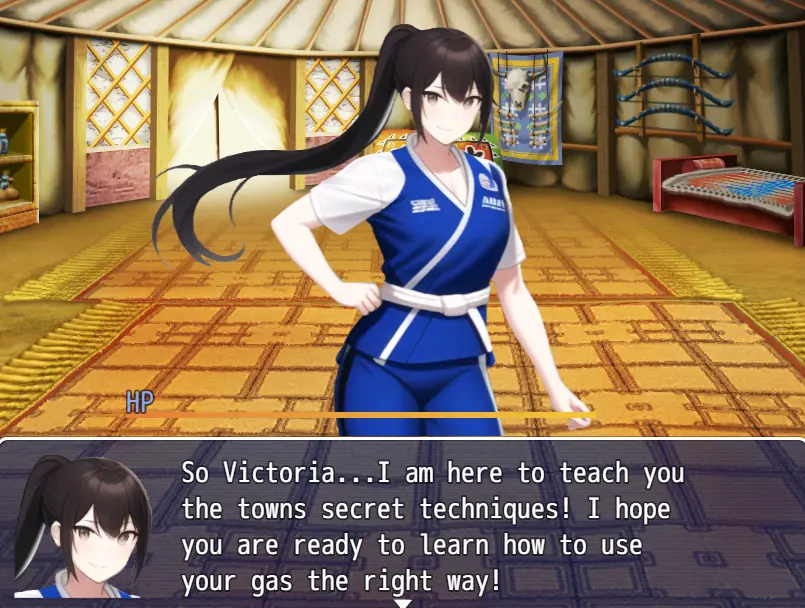Viewport: 805px width, 608px height.
Task: Advance dialogue with the continue arrow
Action: pyautogui.click(x=402, y=603)
